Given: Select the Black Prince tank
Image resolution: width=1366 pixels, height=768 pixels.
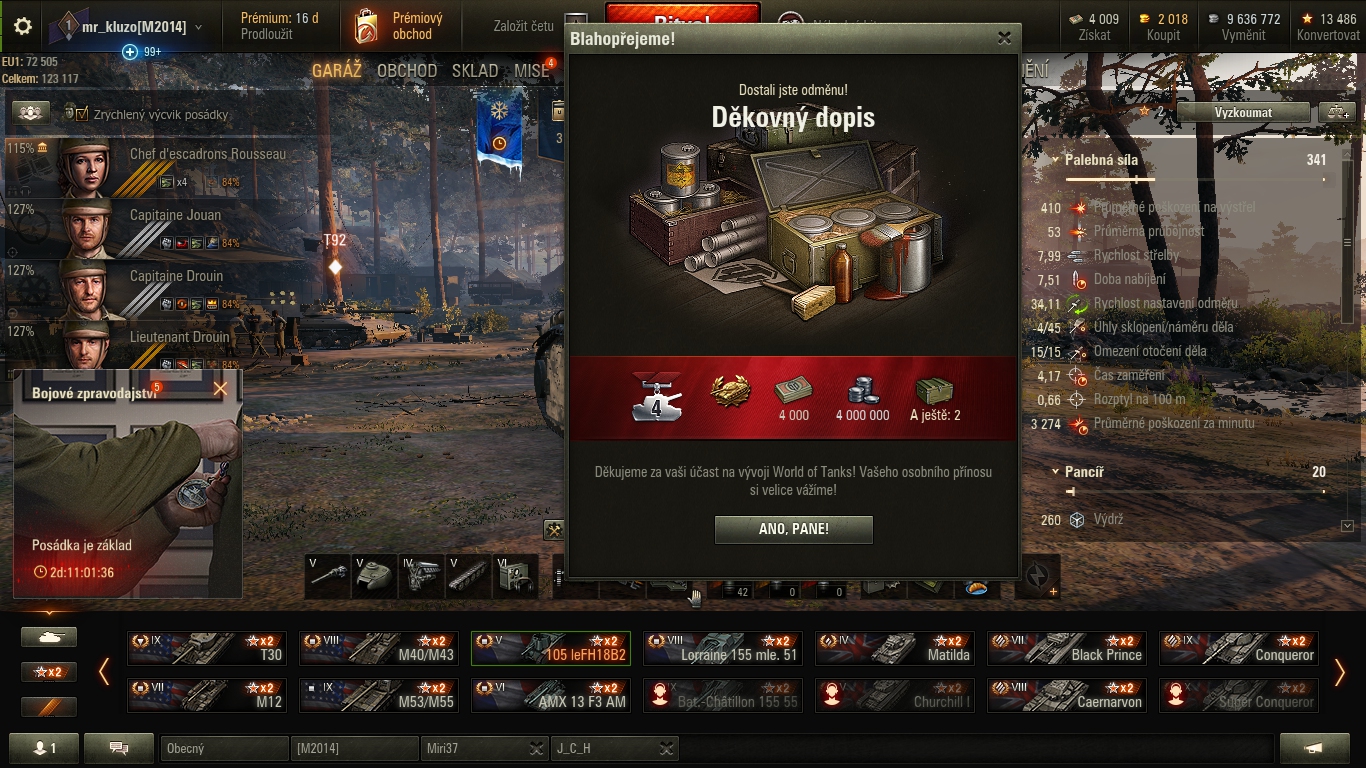Looking at the screenshot, I should tap(1066, 648).
